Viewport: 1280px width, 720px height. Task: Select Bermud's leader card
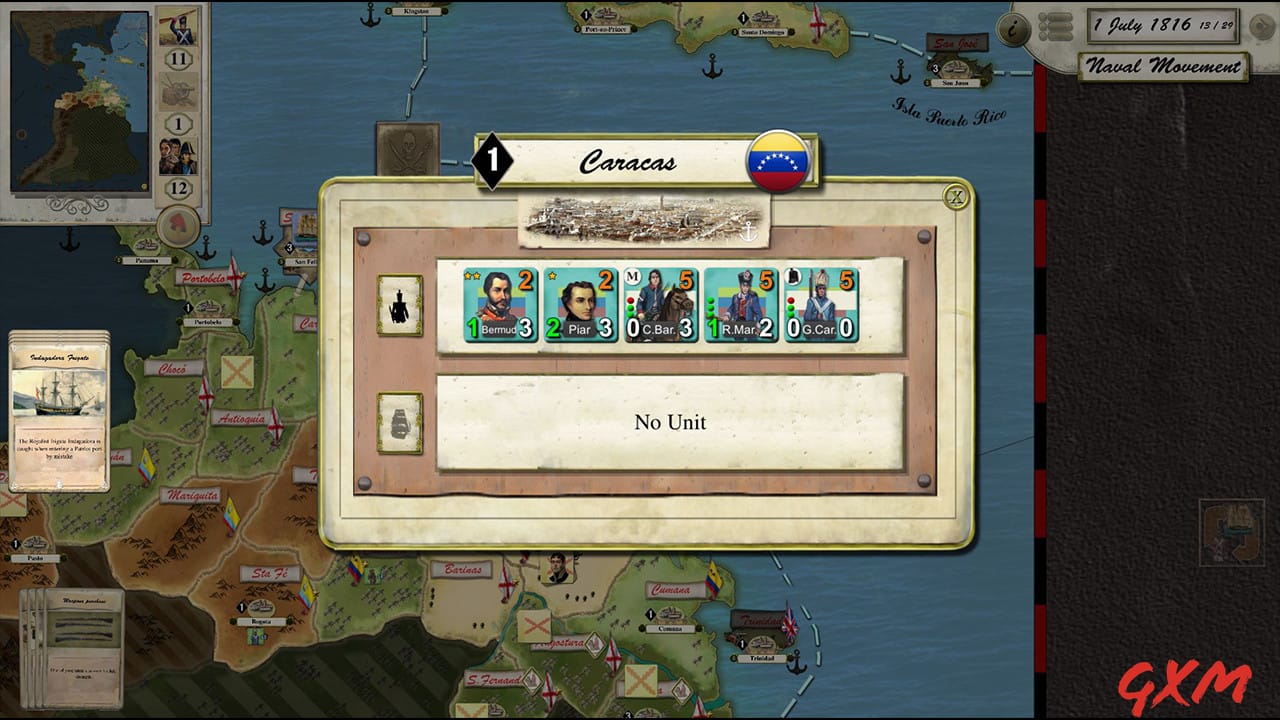click(x=500, y=302)
